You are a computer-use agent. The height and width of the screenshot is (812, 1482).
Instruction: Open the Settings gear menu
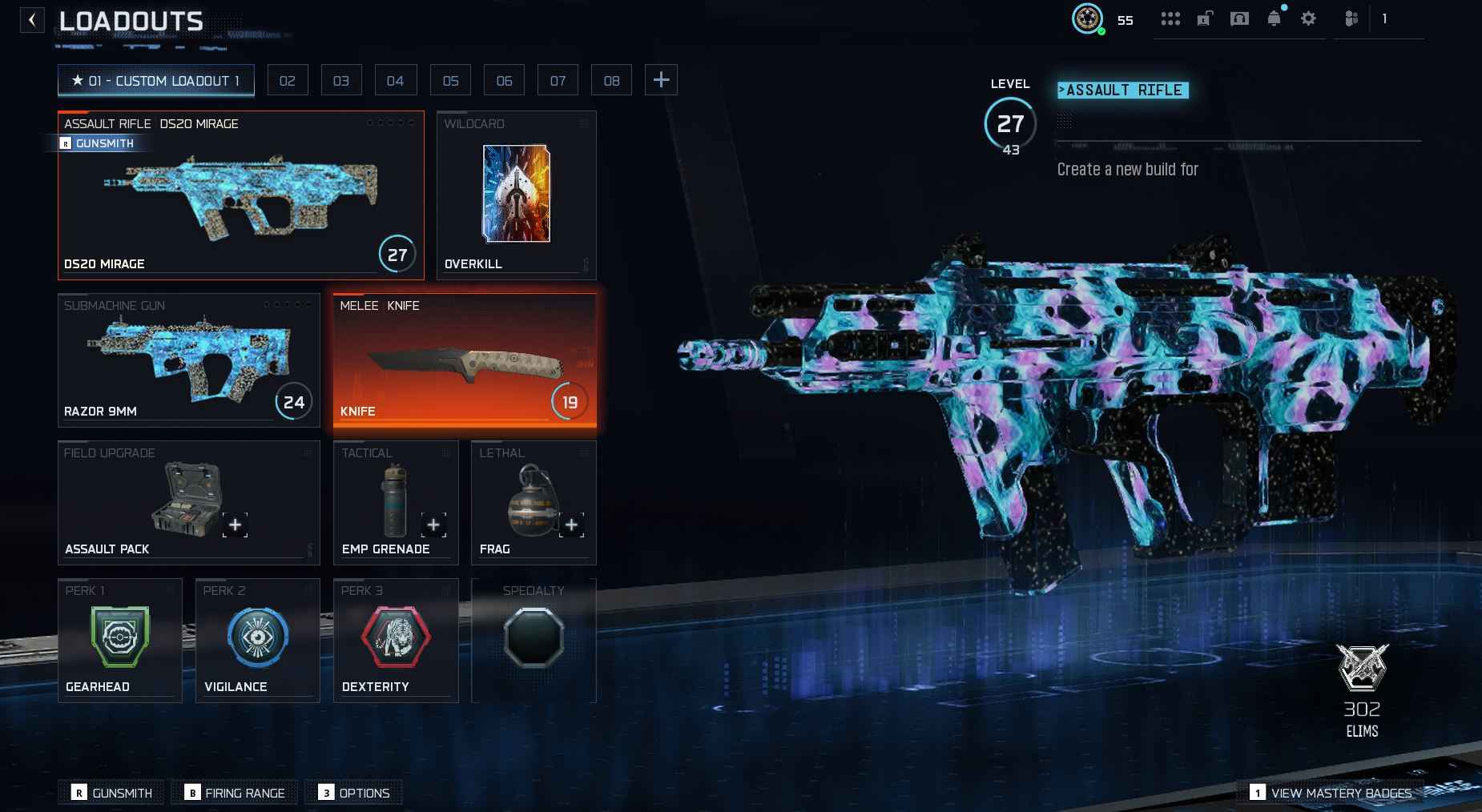point(1309,18)
